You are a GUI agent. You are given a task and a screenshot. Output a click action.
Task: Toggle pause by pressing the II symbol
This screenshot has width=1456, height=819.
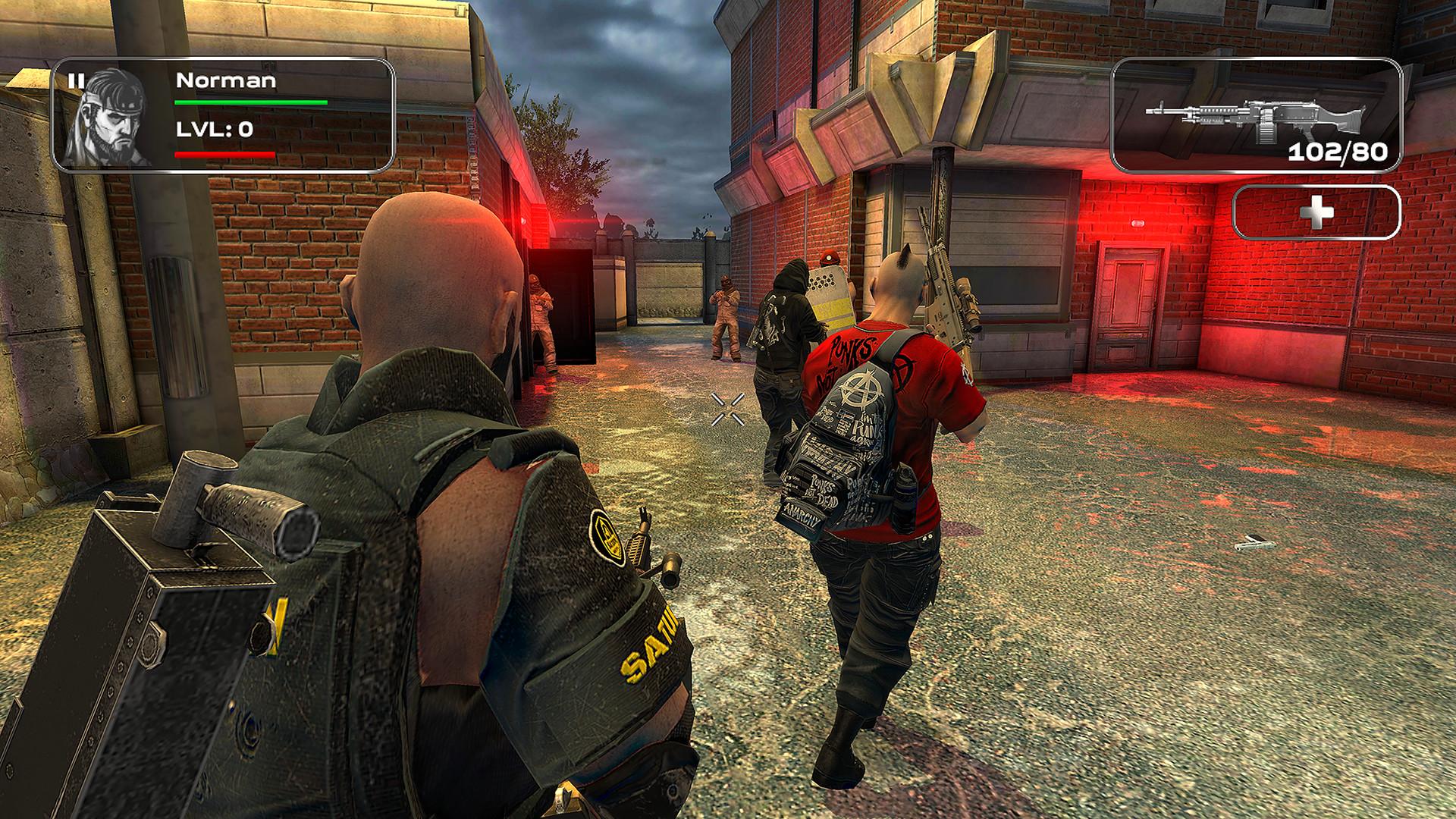(x=75, y=79)
